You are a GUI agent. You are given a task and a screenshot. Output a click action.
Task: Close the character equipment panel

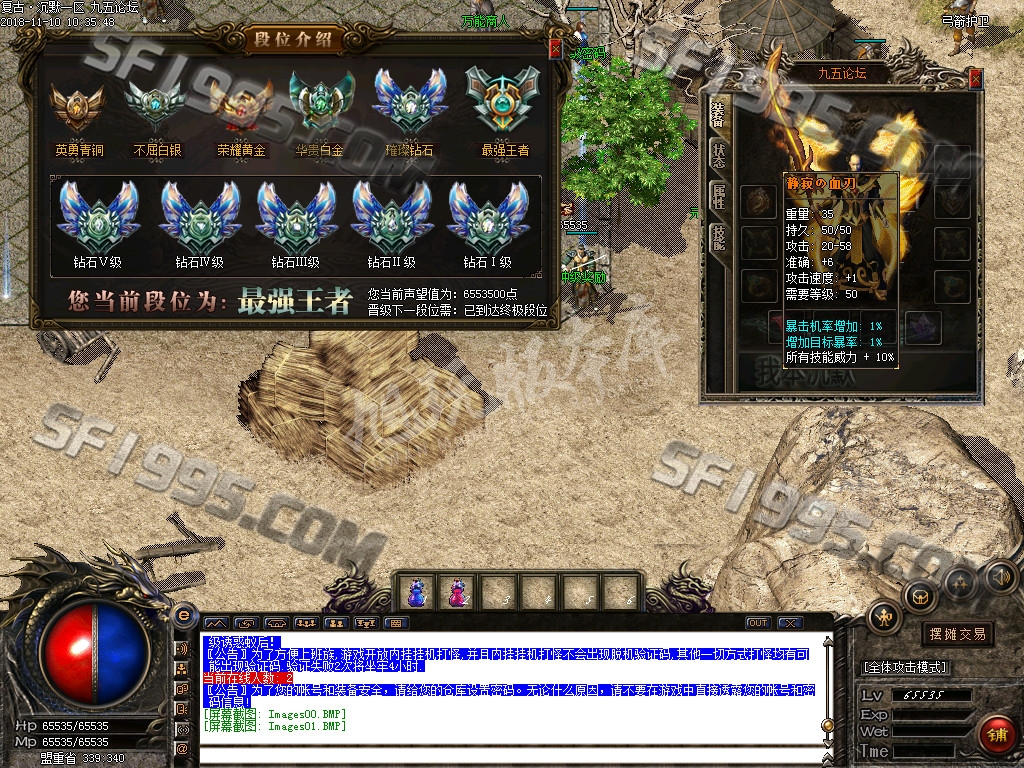click(975, 76)
